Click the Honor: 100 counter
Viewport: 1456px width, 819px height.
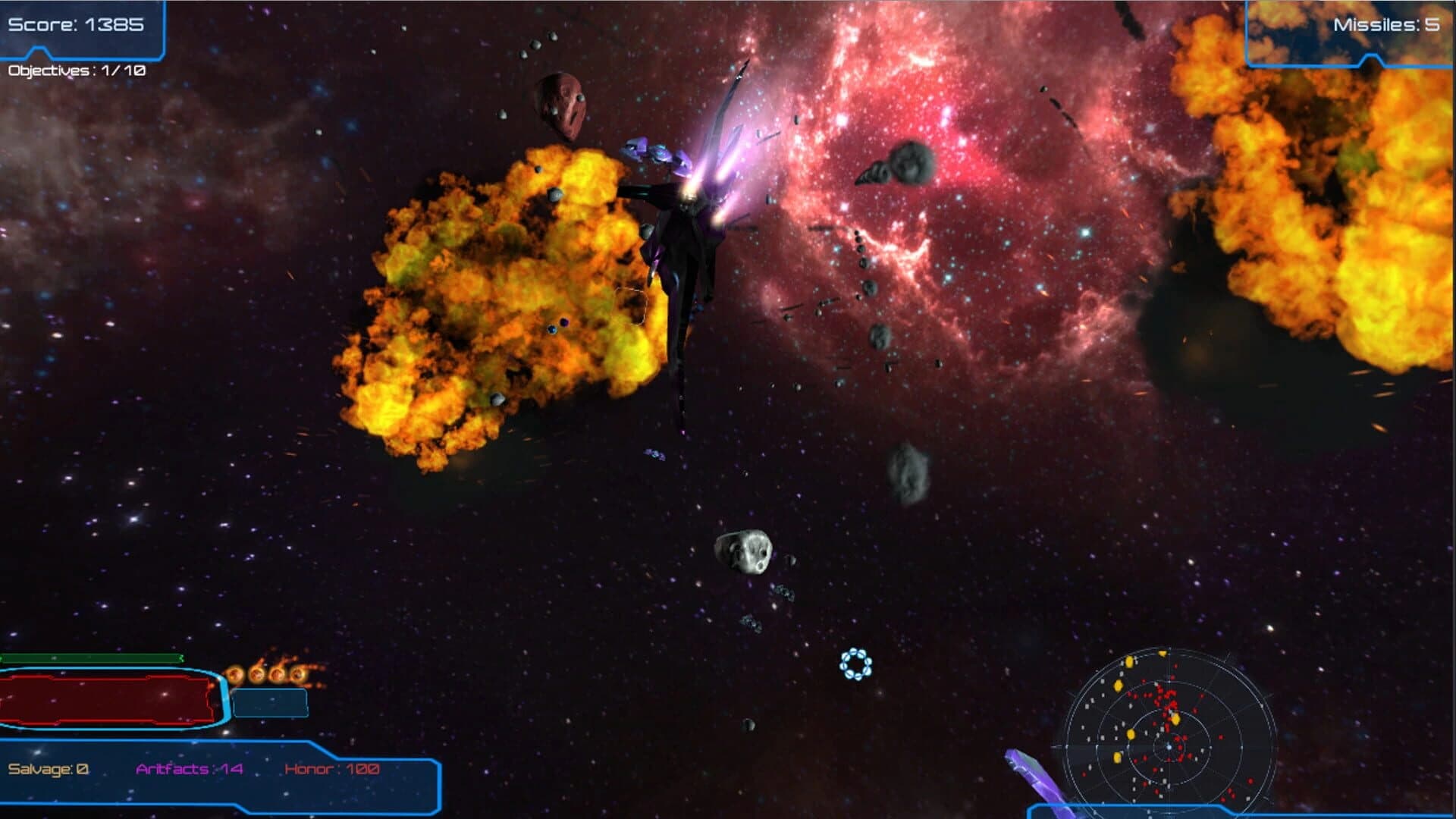(x=331, y=768)
